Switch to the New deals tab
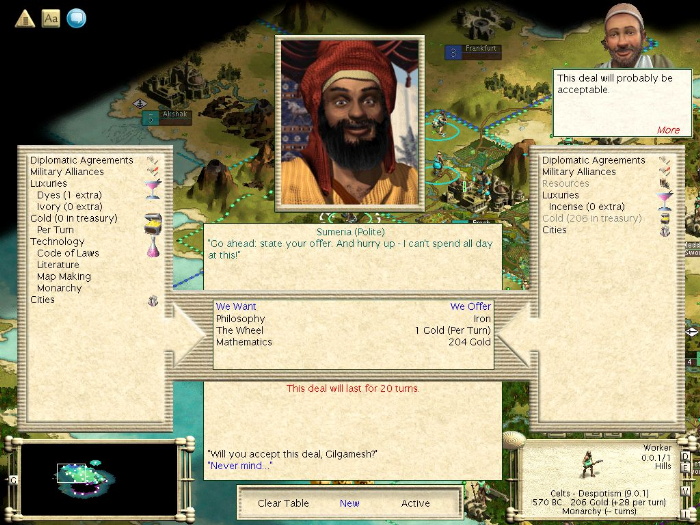 pyautogui.click(x=349, y=503)
